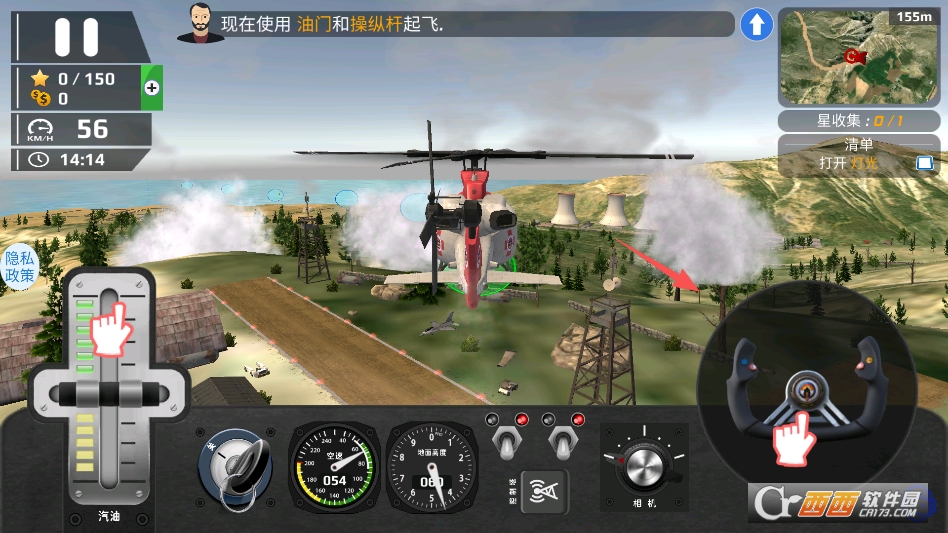Click the blue up-arrow button
948x533 pixels.
click(757, 25)
